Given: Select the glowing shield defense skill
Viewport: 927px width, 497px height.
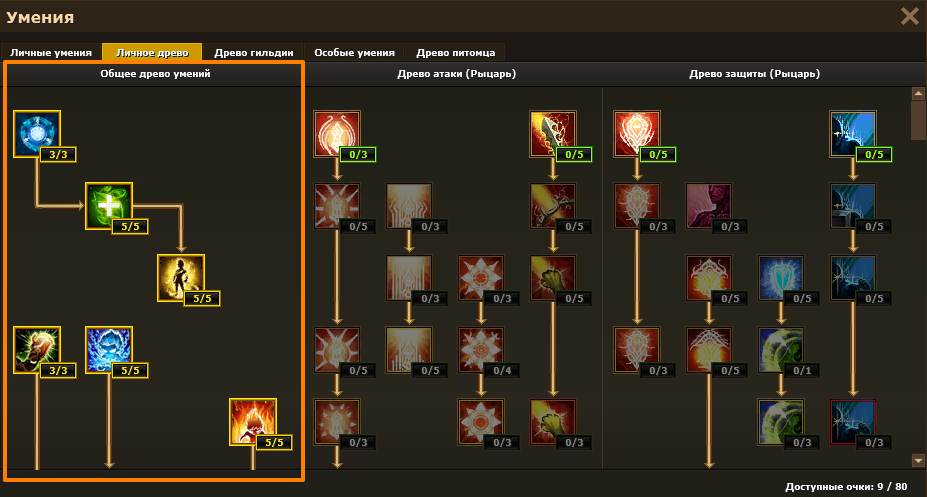Looking at the screenshot, I should (637, 134).
